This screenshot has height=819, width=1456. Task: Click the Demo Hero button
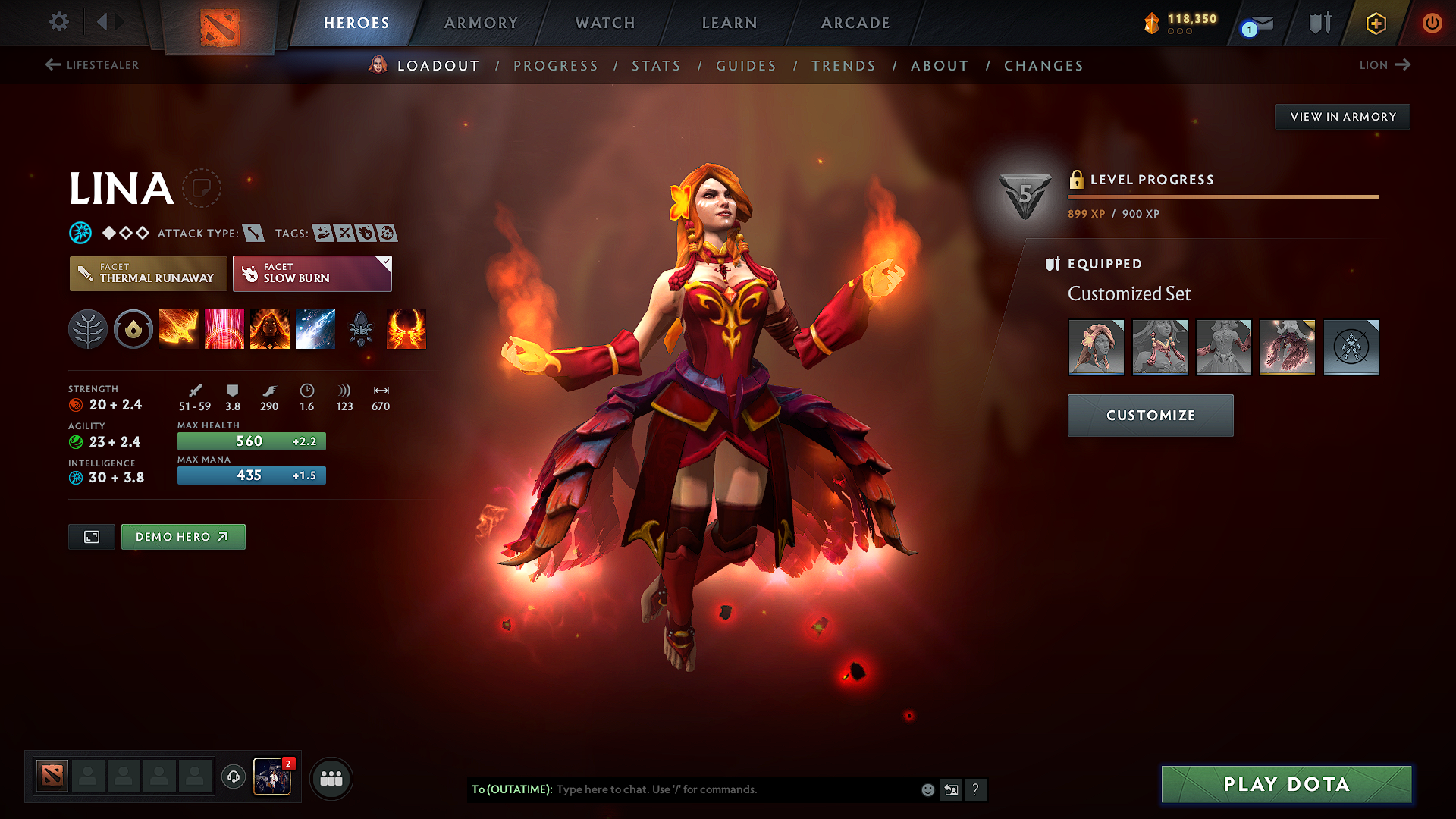(183, 536)
